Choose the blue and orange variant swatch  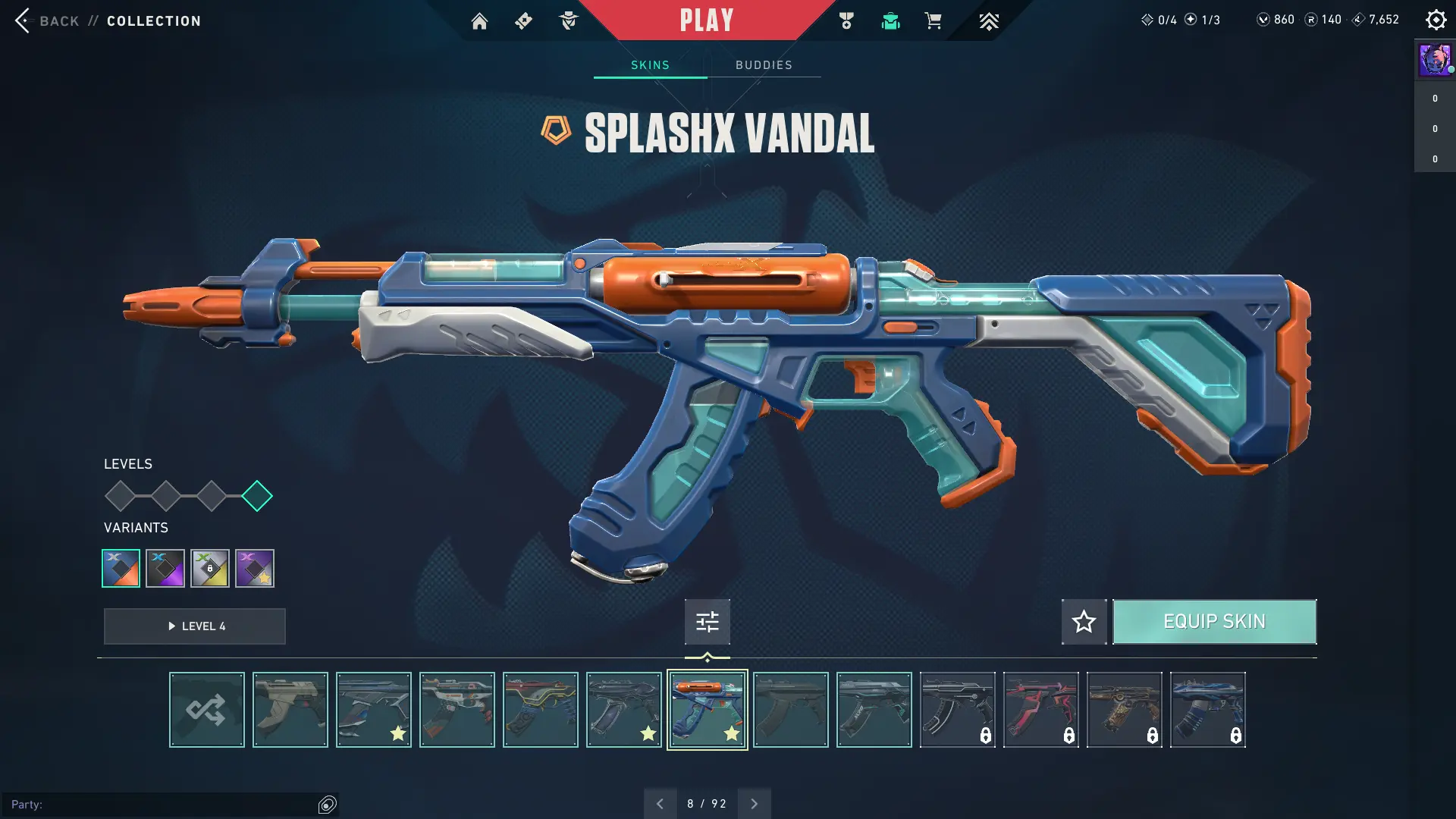tap(121, 568)
